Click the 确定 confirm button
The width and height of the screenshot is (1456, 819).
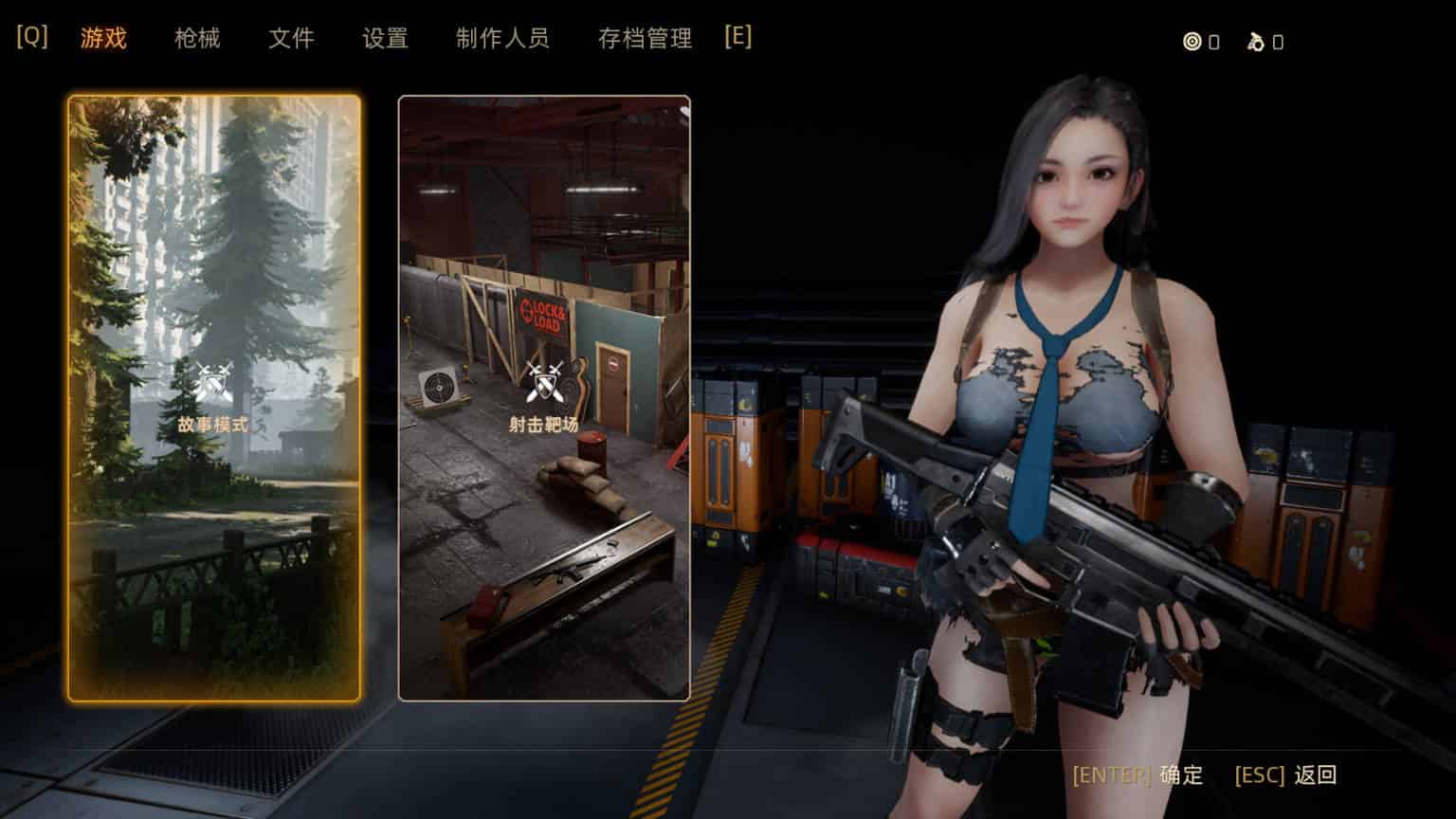coord(1181,775)
